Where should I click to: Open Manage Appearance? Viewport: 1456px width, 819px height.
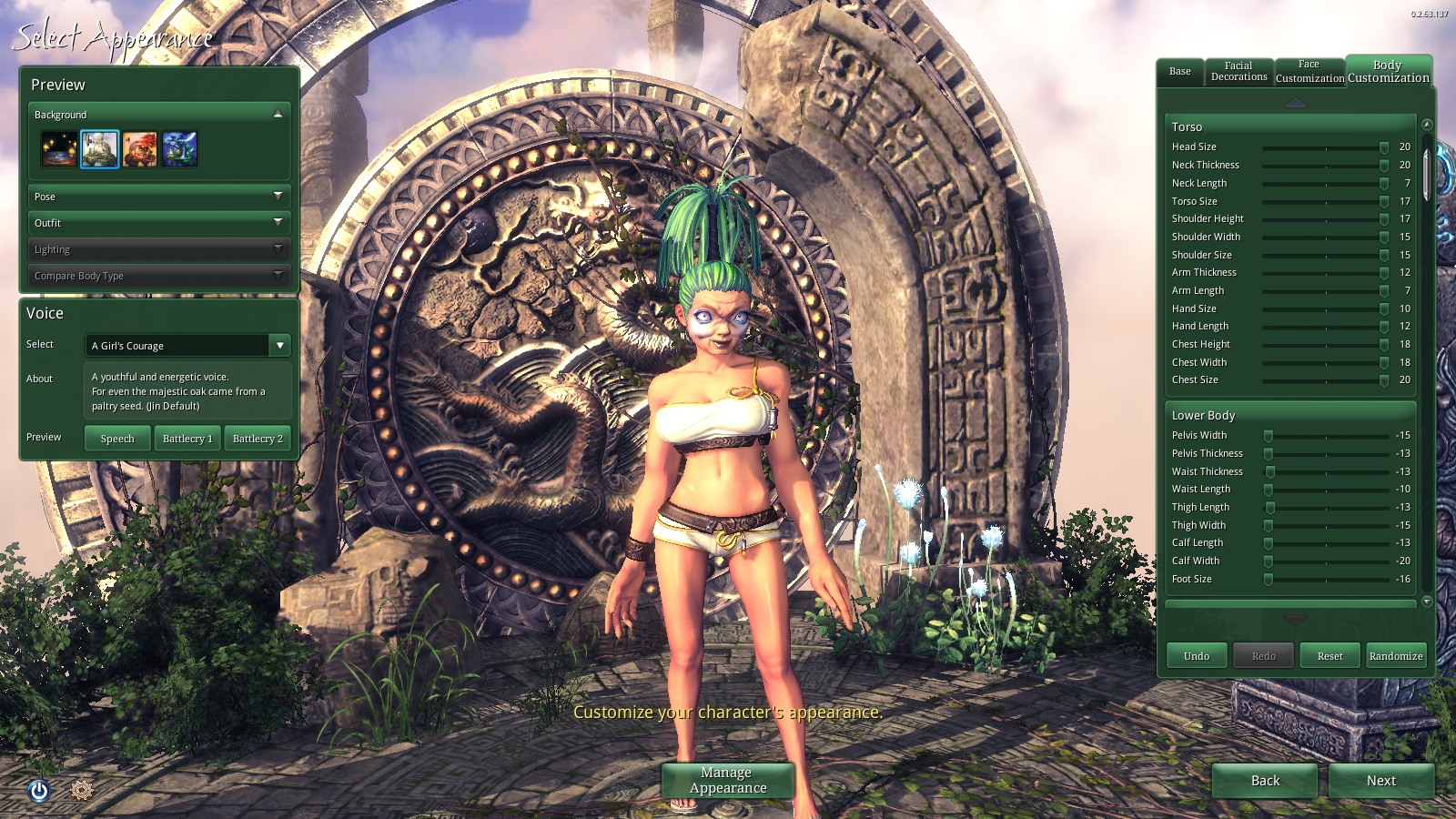click(727, 781)
